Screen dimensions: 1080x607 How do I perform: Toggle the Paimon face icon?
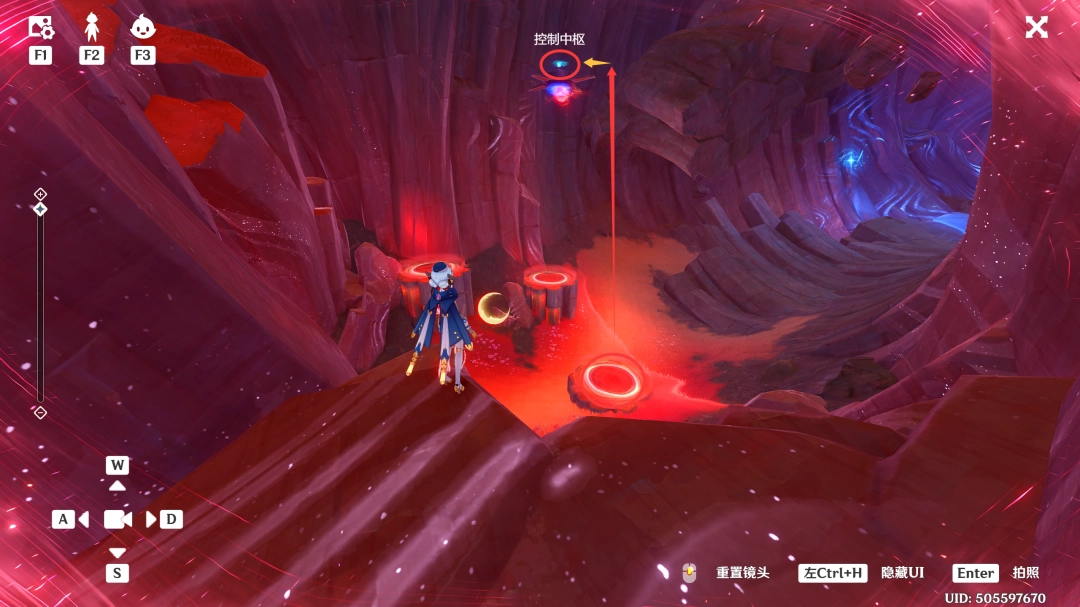pos(142,28)
